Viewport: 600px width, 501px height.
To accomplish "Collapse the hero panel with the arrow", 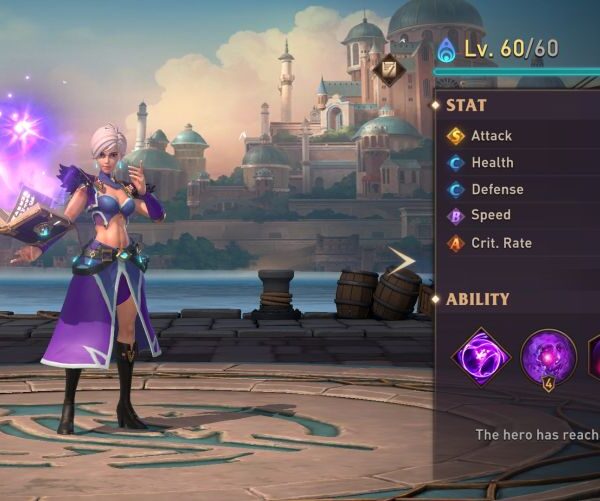I will click(402, 262).
